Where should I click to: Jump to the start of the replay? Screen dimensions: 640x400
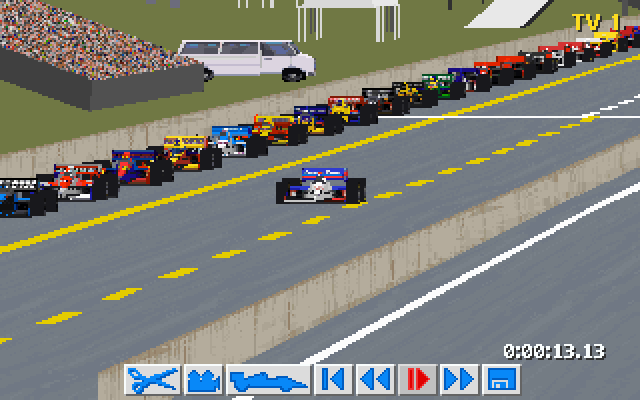(x=333, y=380)
